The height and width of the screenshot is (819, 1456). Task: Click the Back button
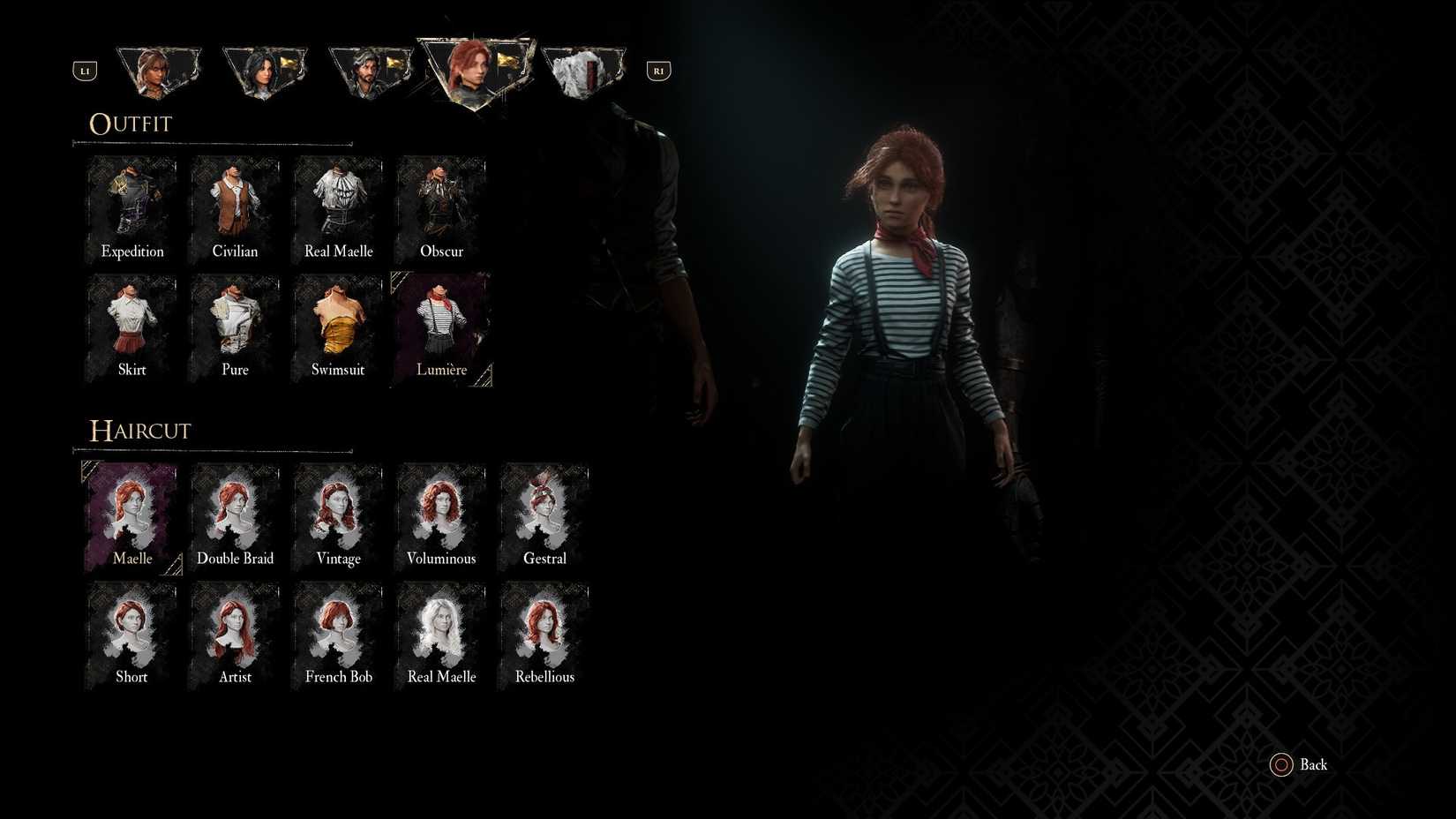[1298, 764]
